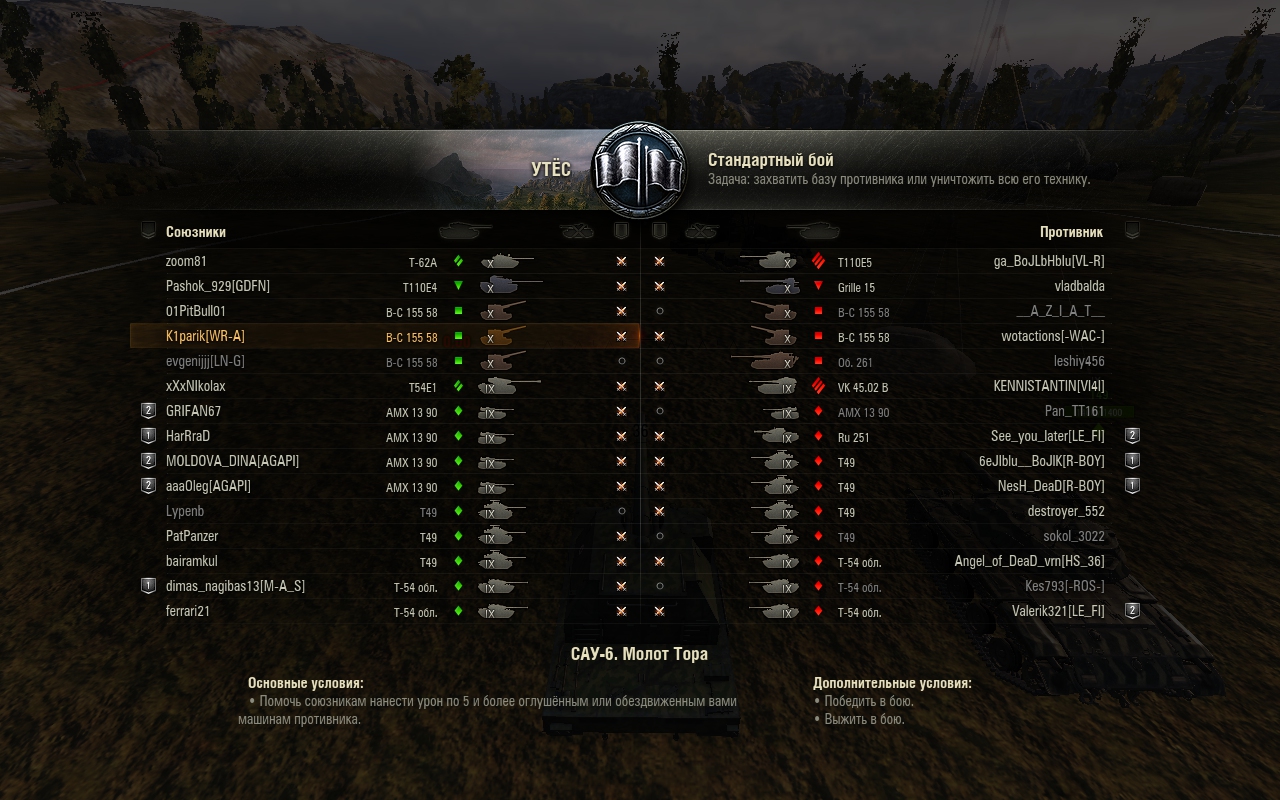Select enemy ga_BoJLbHblu[VL-R] in the T110E5
This screenshot has height=800, width=1280.
pyautogui.click(x=1048, y=261)
